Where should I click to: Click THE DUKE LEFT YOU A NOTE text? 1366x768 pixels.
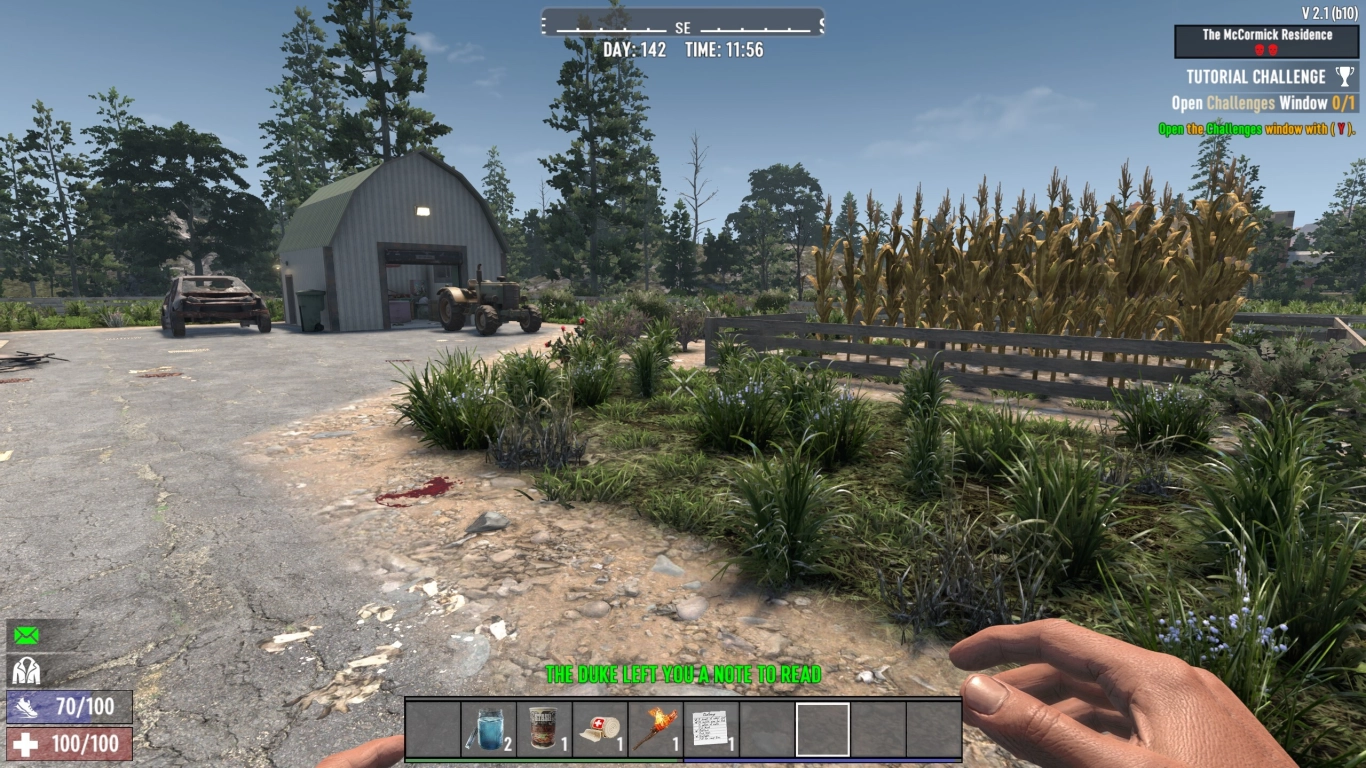(x=683, y=674)
